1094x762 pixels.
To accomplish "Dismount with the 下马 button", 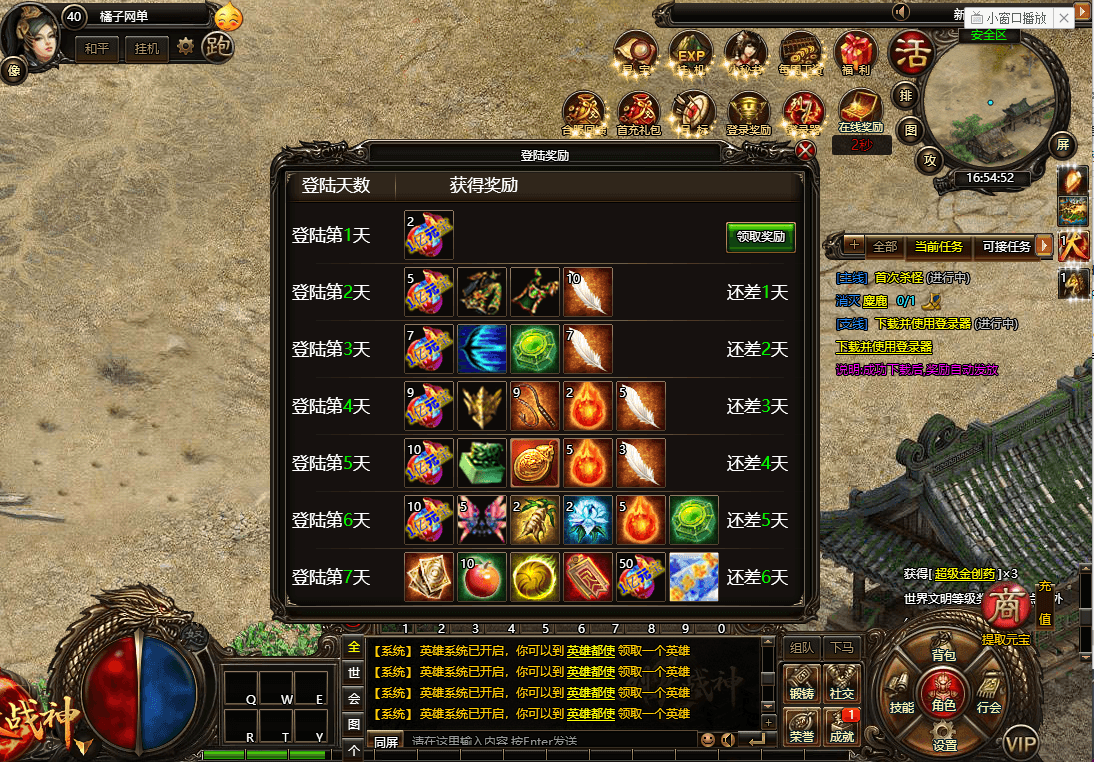I will (x=841, y=647).
